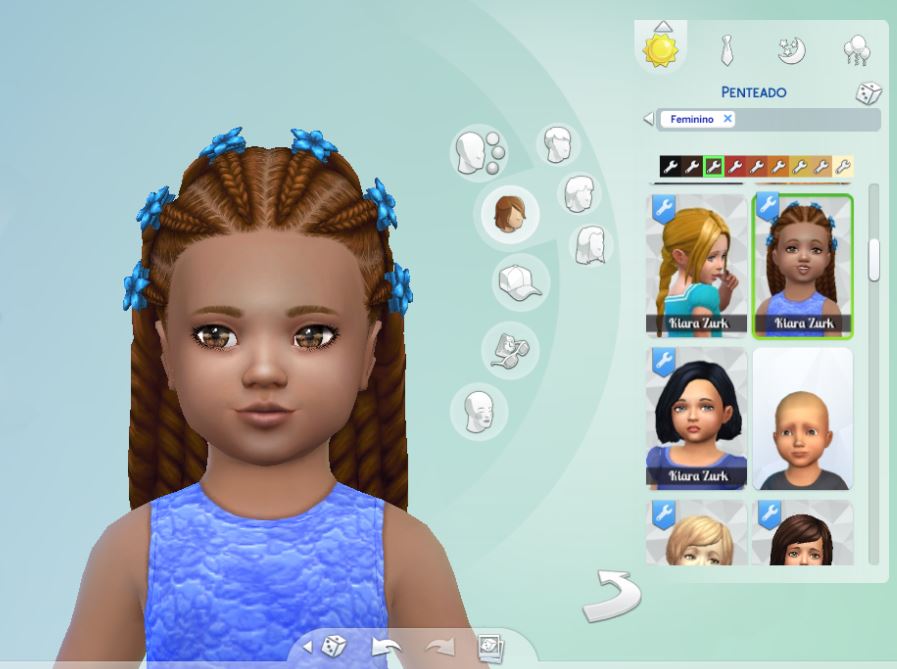Screen dimensions: 897x669
Task: Pick the black hair color swatch
Action: (x=670, y=166)
